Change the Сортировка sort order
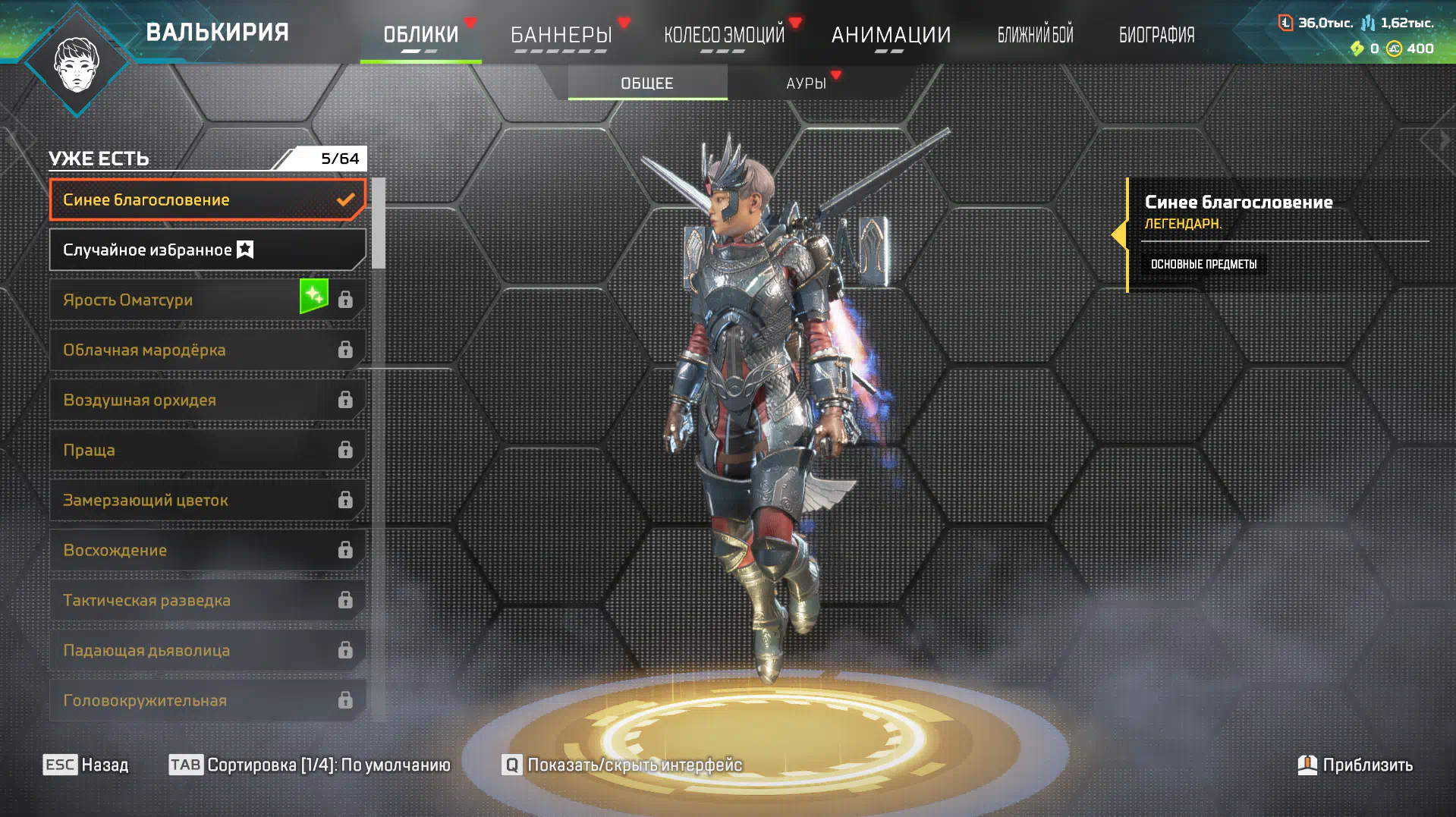The width and height of the screenshot is (1456, 817). click(x=310, y=765)
